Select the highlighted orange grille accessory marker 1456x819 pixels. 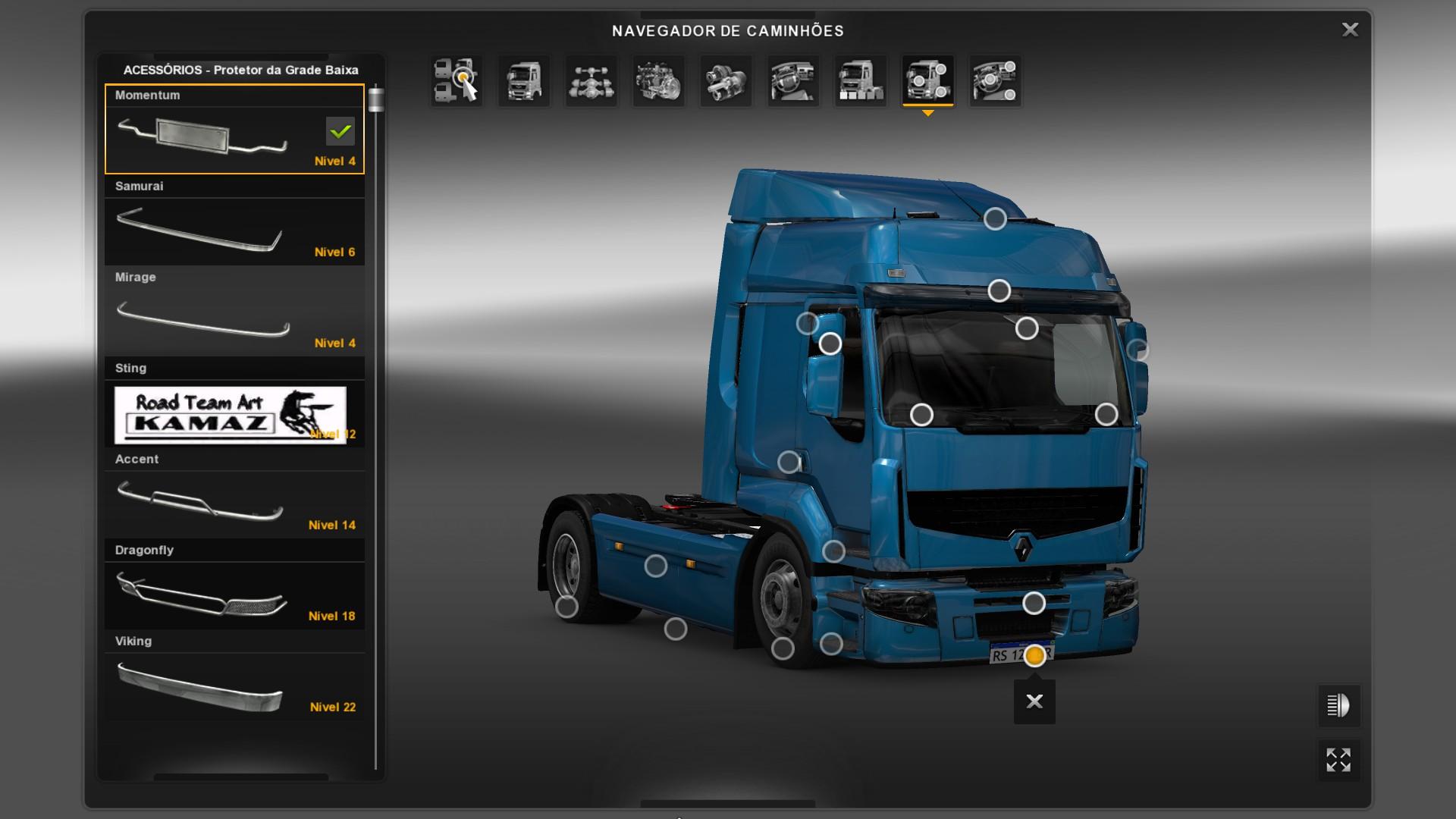point(1034,655)
